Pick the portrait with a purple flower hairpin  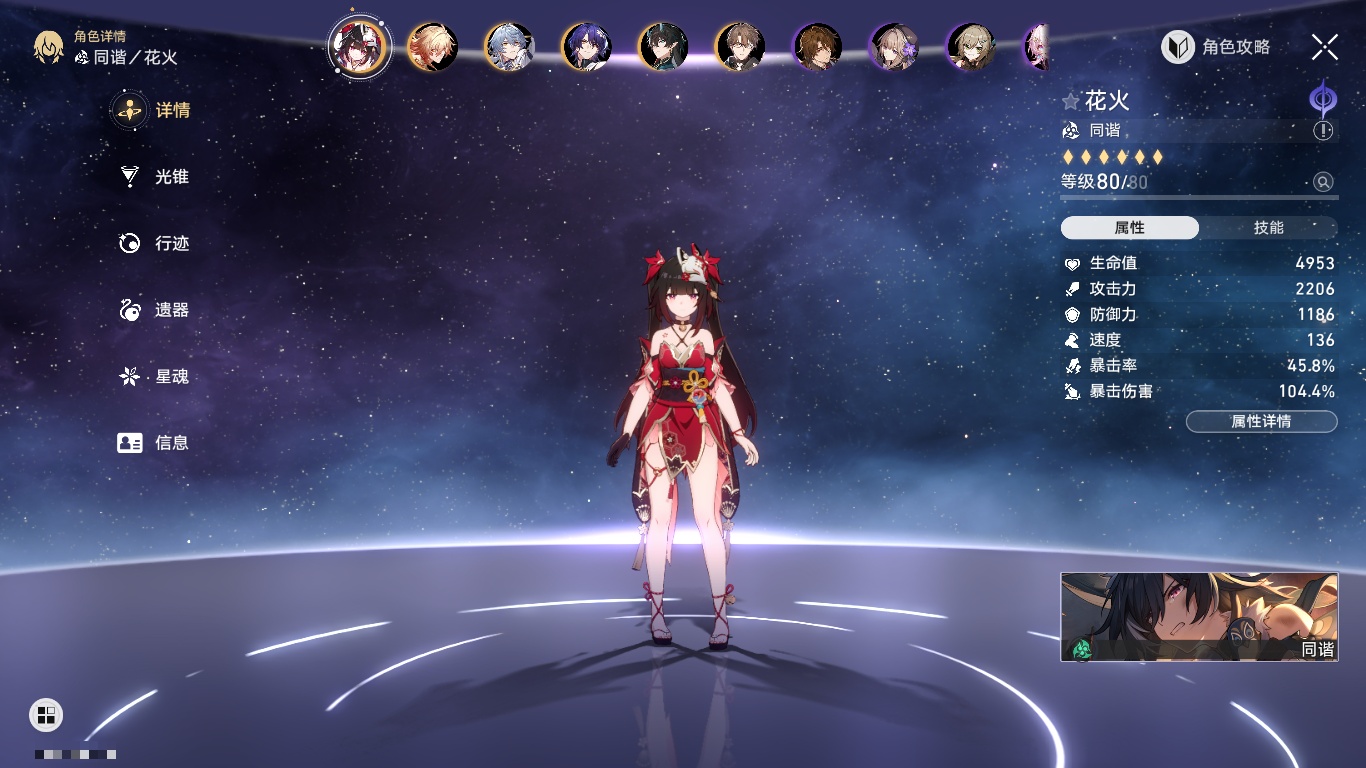point(894,47)
